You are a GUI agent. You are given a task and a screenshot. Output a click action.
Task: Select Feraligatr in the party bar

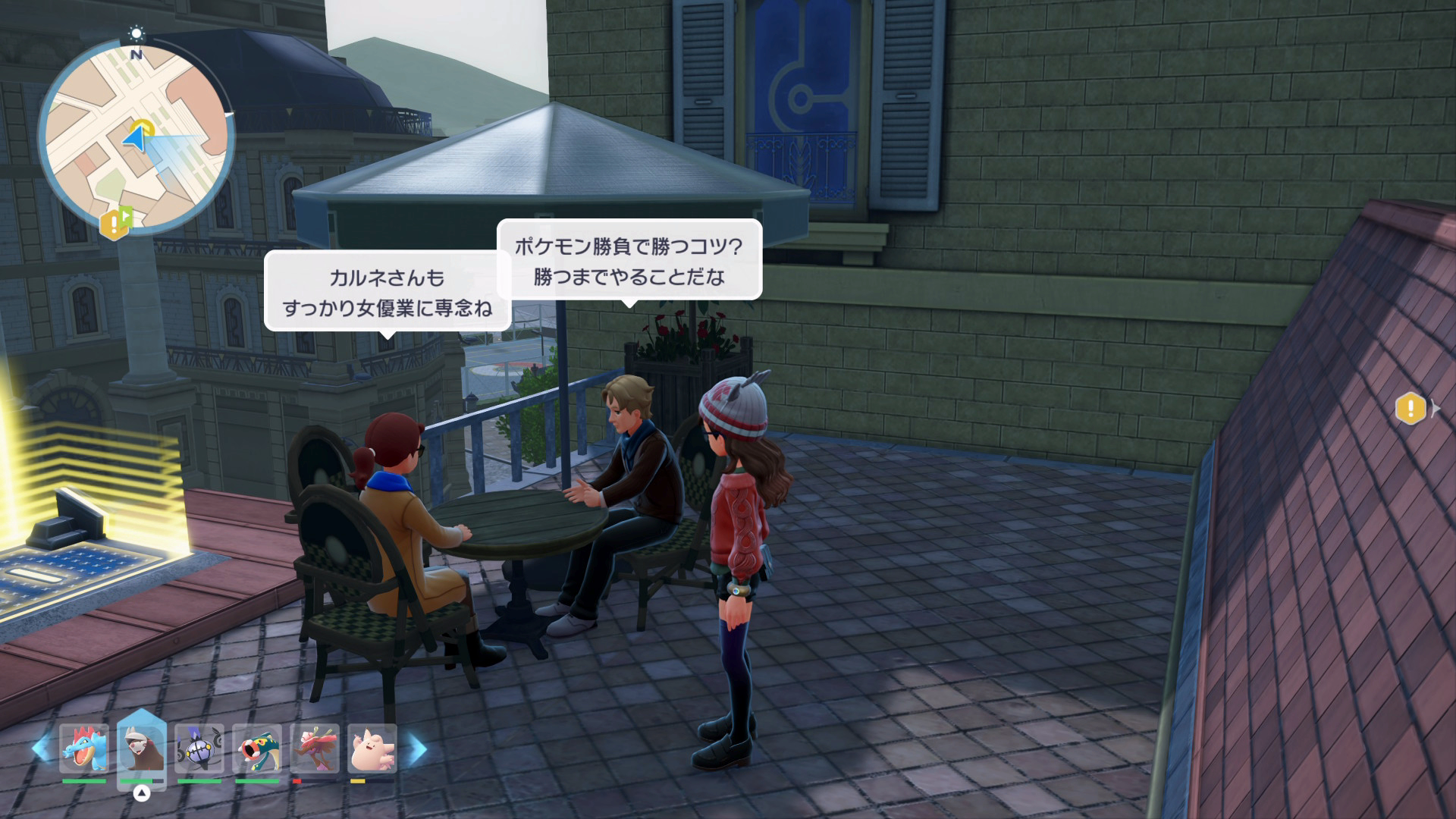[84, 747]
